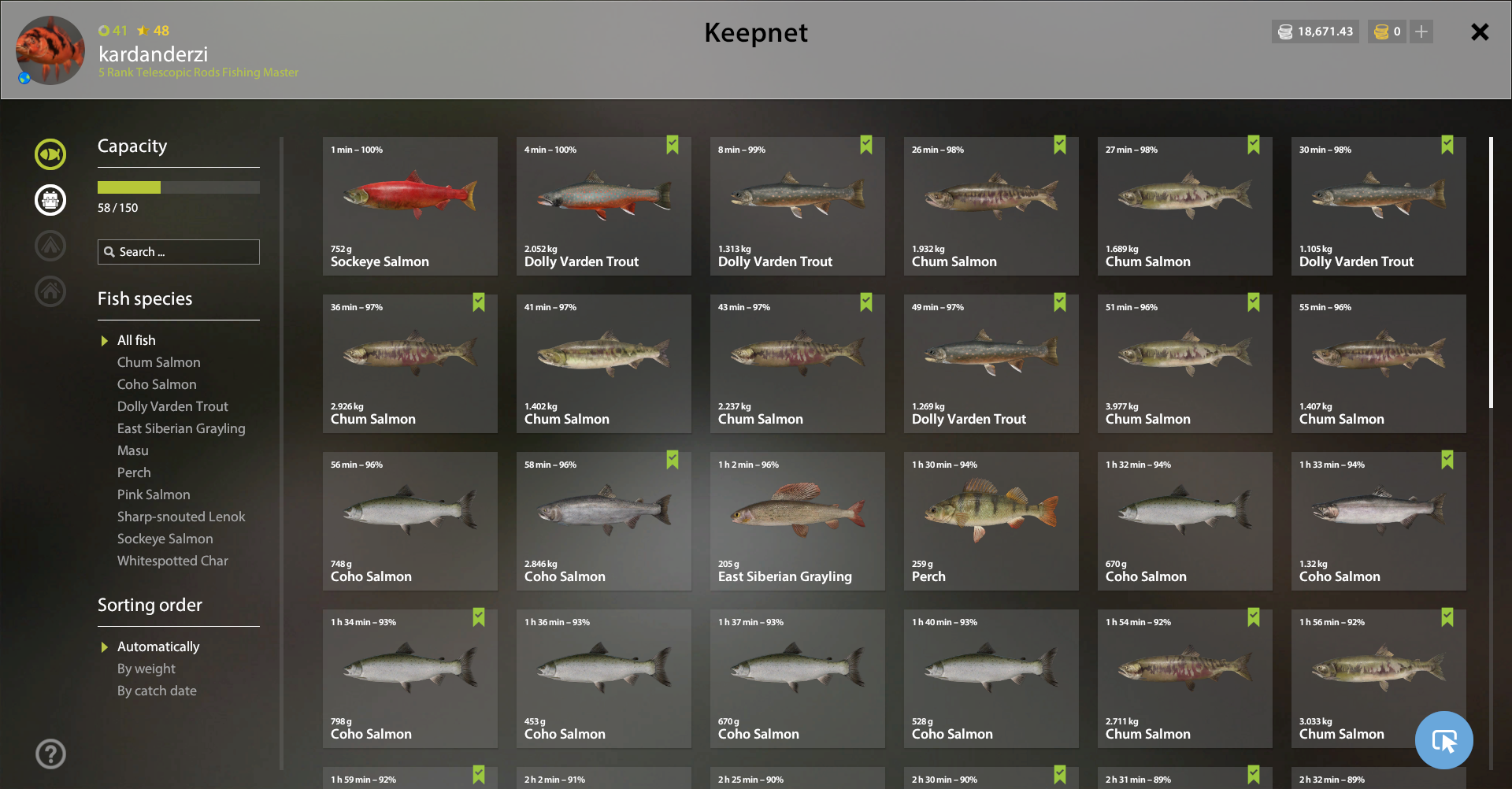The image size is (1512, 789).
Task: Select the red Sockeye Salmon 752 g tile
Action: [x=409, y=206]
